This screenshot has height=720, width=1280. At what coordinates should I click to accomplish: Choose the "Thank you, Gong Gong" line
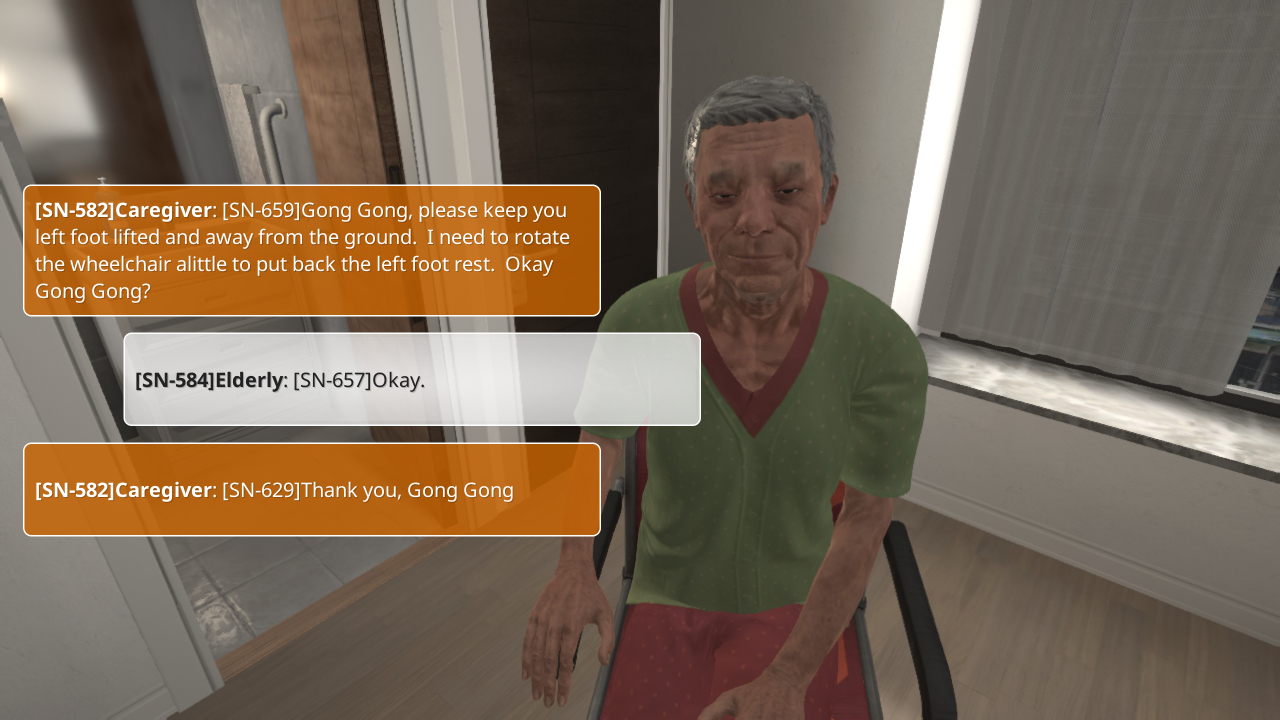click(311, 490)
